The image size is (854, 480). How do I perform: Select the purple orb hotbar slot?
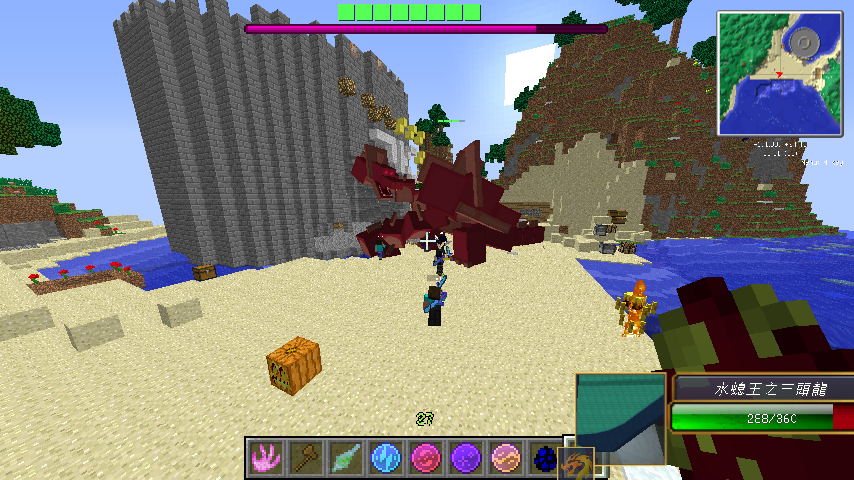click(x=465, y=458)
